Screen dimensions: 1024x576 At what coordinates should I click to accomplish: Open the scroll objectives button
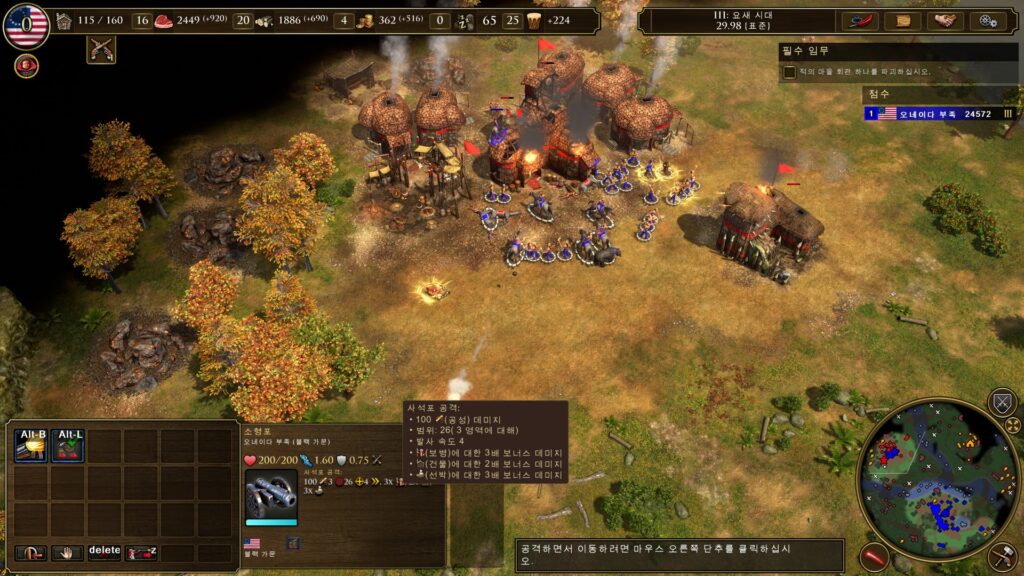[x=903, y=20]
